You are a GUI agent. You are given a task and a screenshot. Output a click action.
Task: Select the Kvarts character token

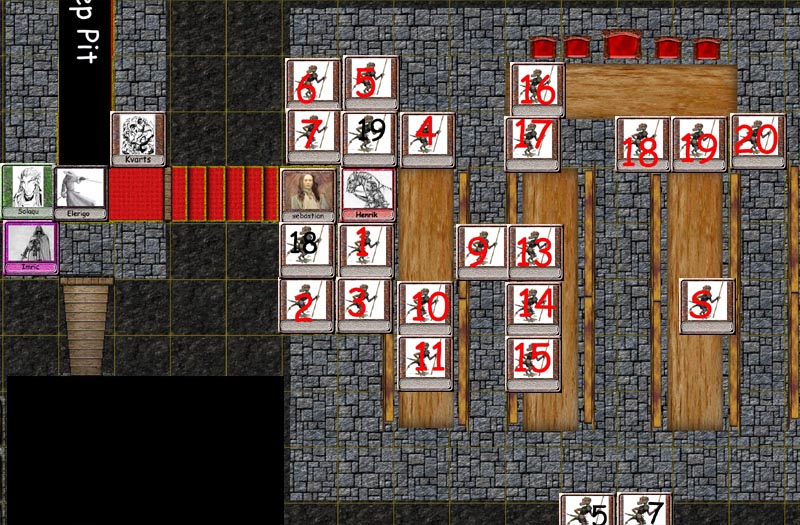click(x=138, y=138)
